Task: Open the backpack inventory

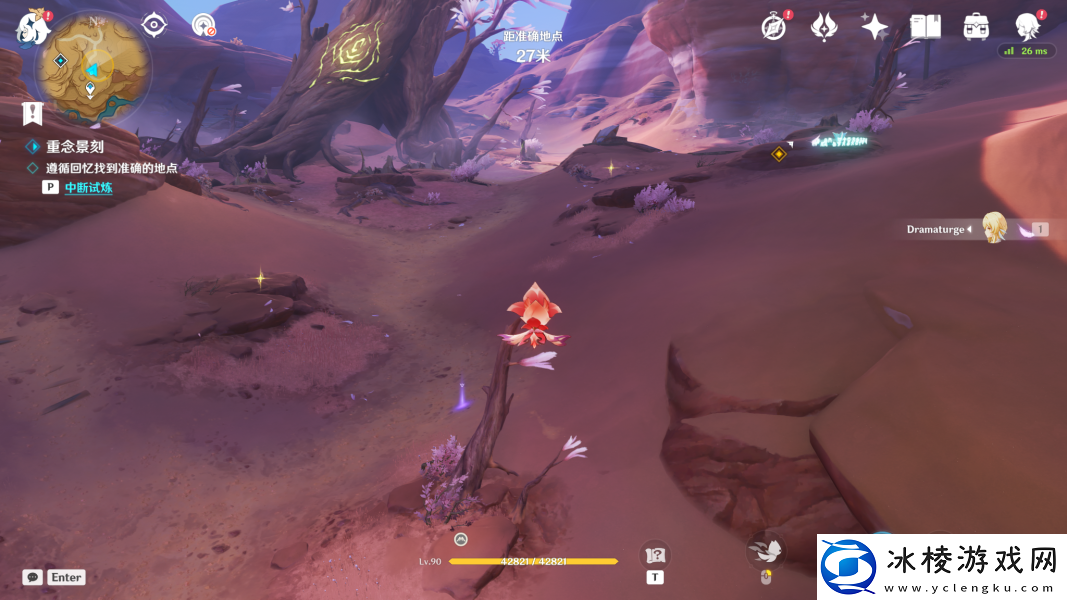Action: (x=976, y=27)
